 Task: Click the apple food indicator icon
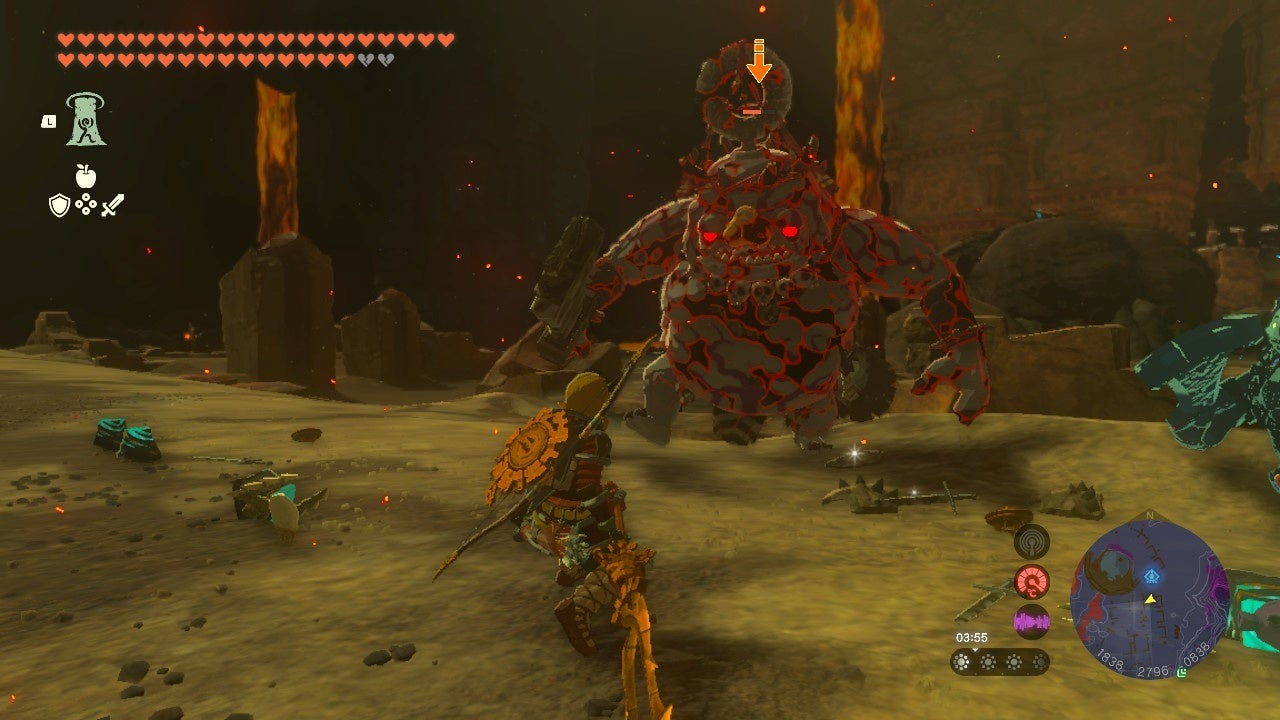pos(84,174)
